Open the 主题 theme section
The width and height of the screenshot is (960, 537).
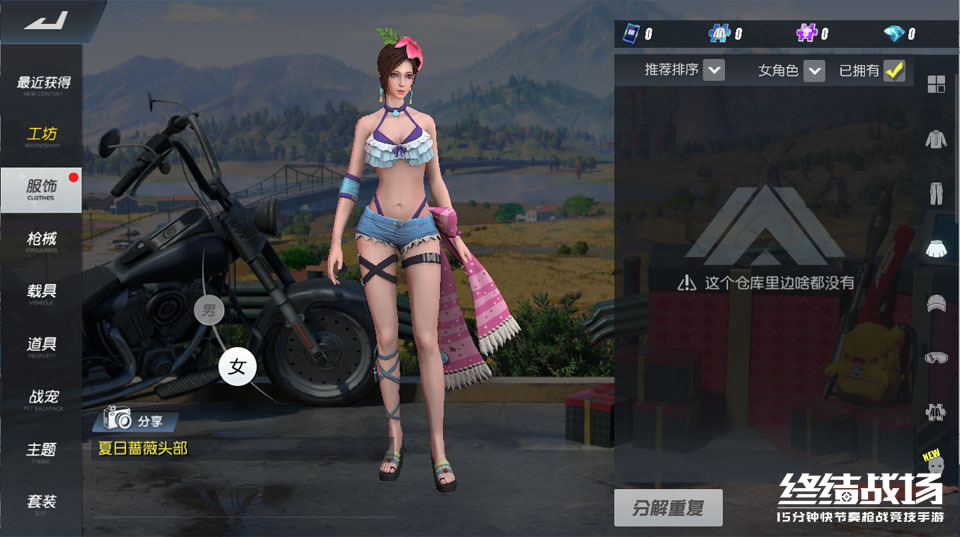(42, 451)
